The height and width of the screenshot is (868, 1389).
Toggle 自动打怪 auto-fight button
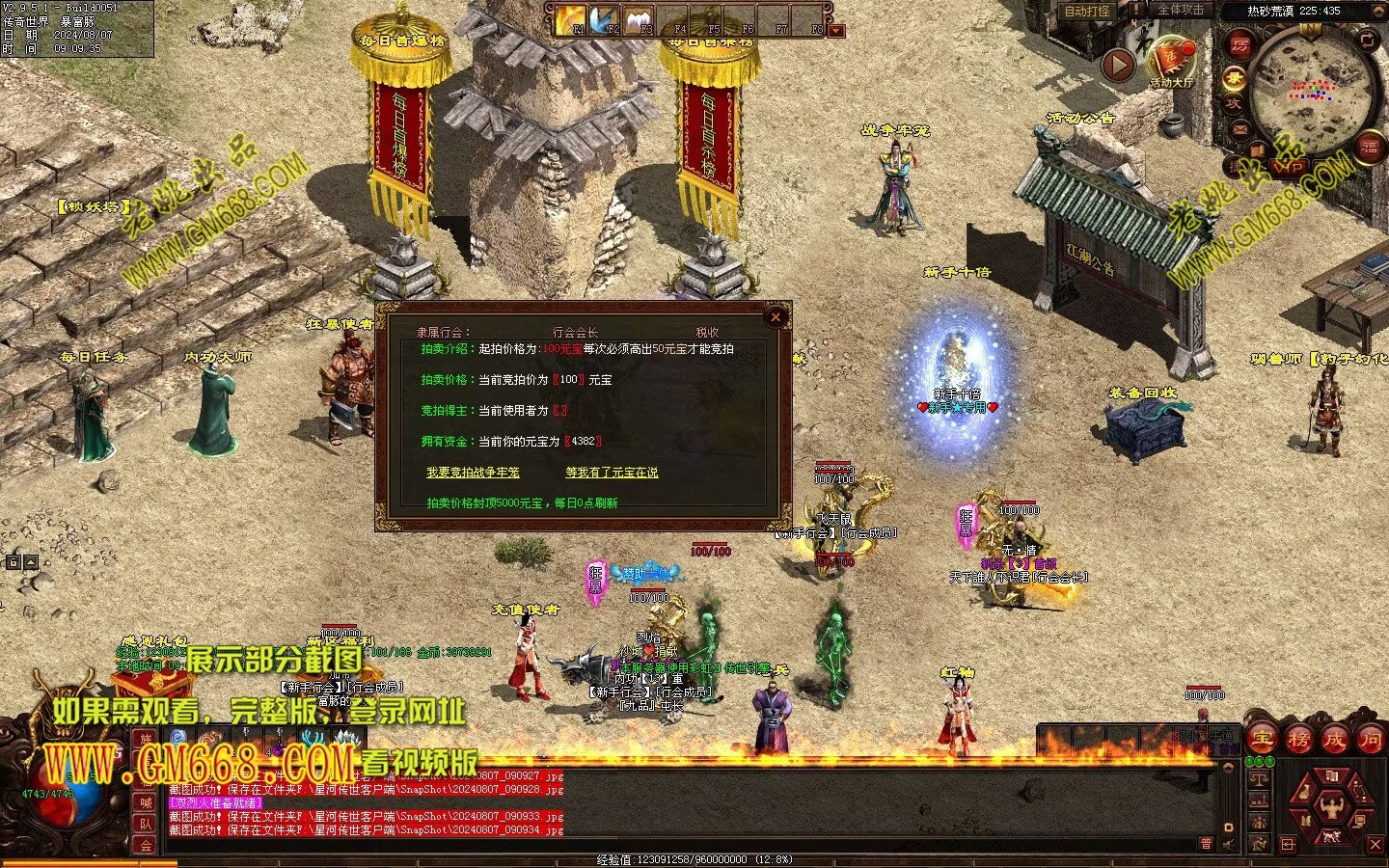1087,12
